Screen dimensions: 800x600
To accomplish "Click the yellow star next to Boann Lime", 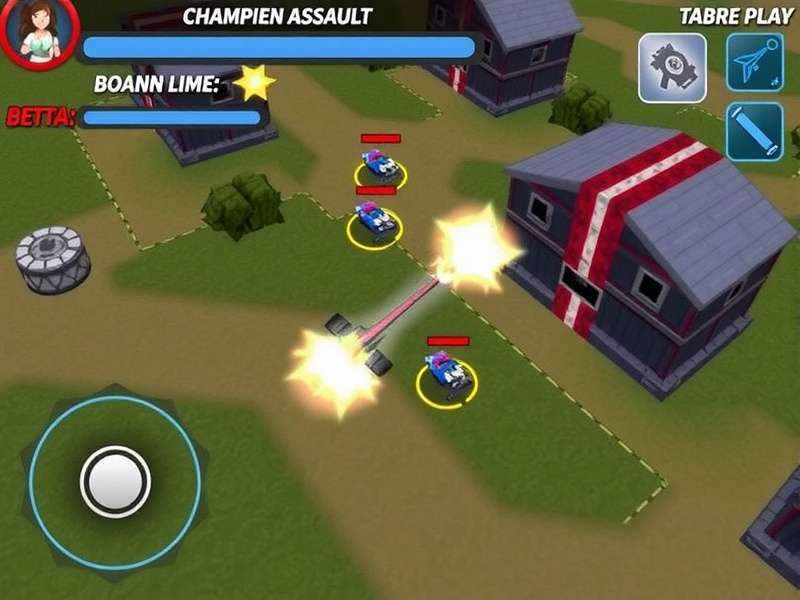I will point(254,83).
